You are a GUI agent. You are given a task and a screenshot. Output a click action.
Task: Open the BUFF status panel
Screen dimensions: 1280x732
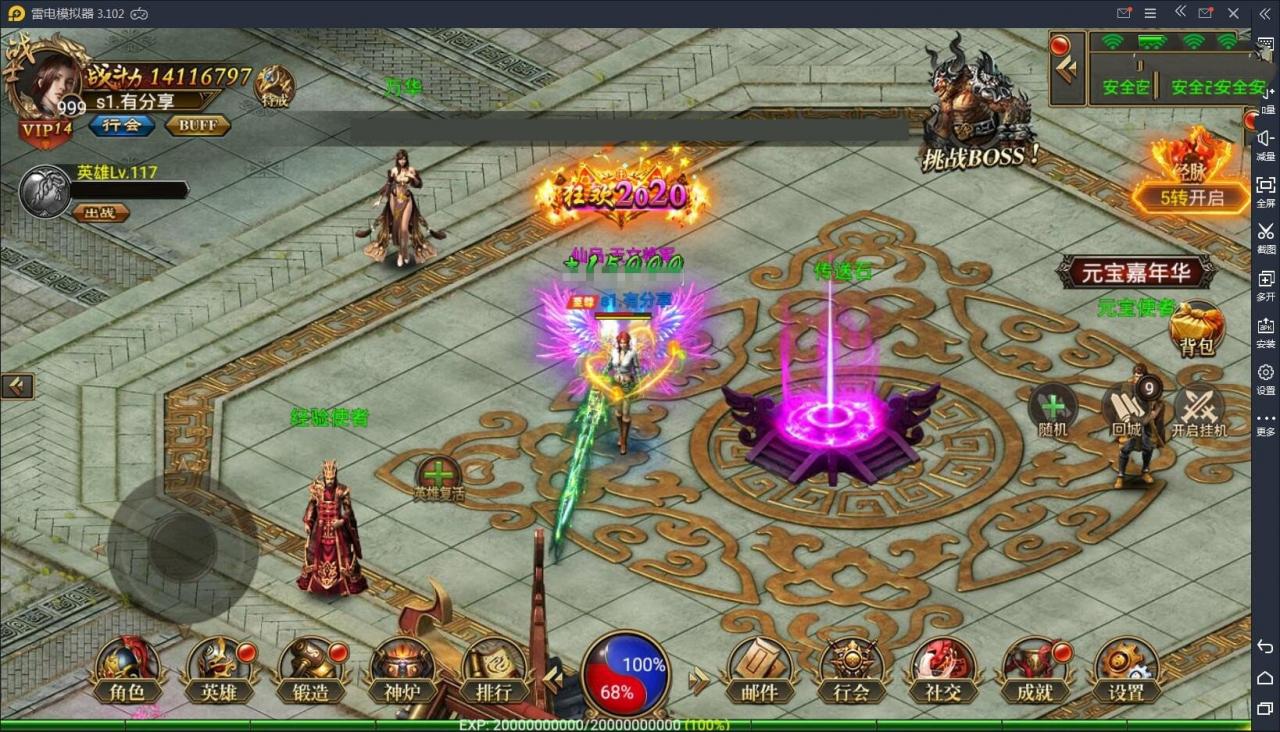pyautogui.click(x=198, y=126)
